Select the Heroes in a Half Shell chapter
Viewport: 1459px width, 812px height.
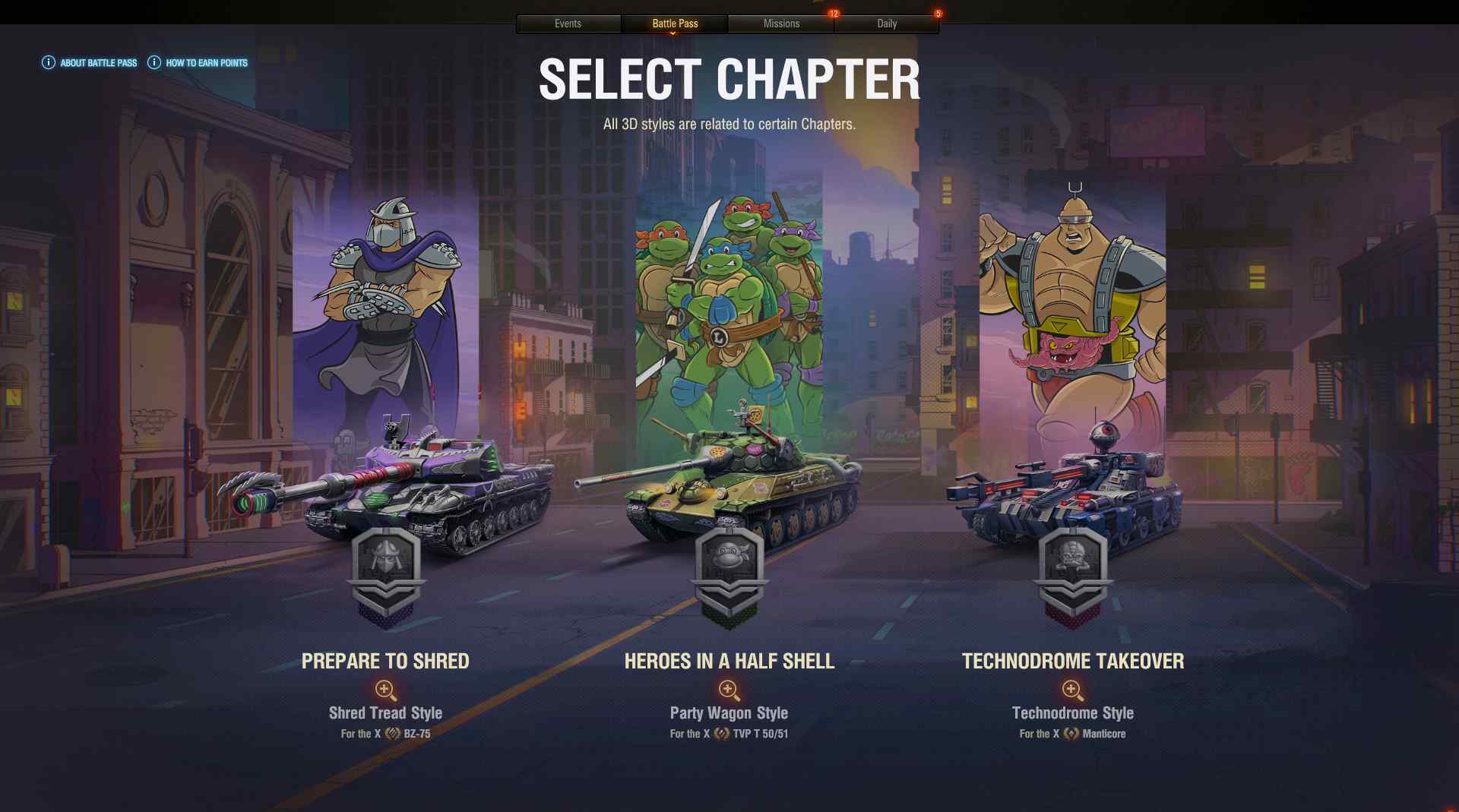(729, 661)
